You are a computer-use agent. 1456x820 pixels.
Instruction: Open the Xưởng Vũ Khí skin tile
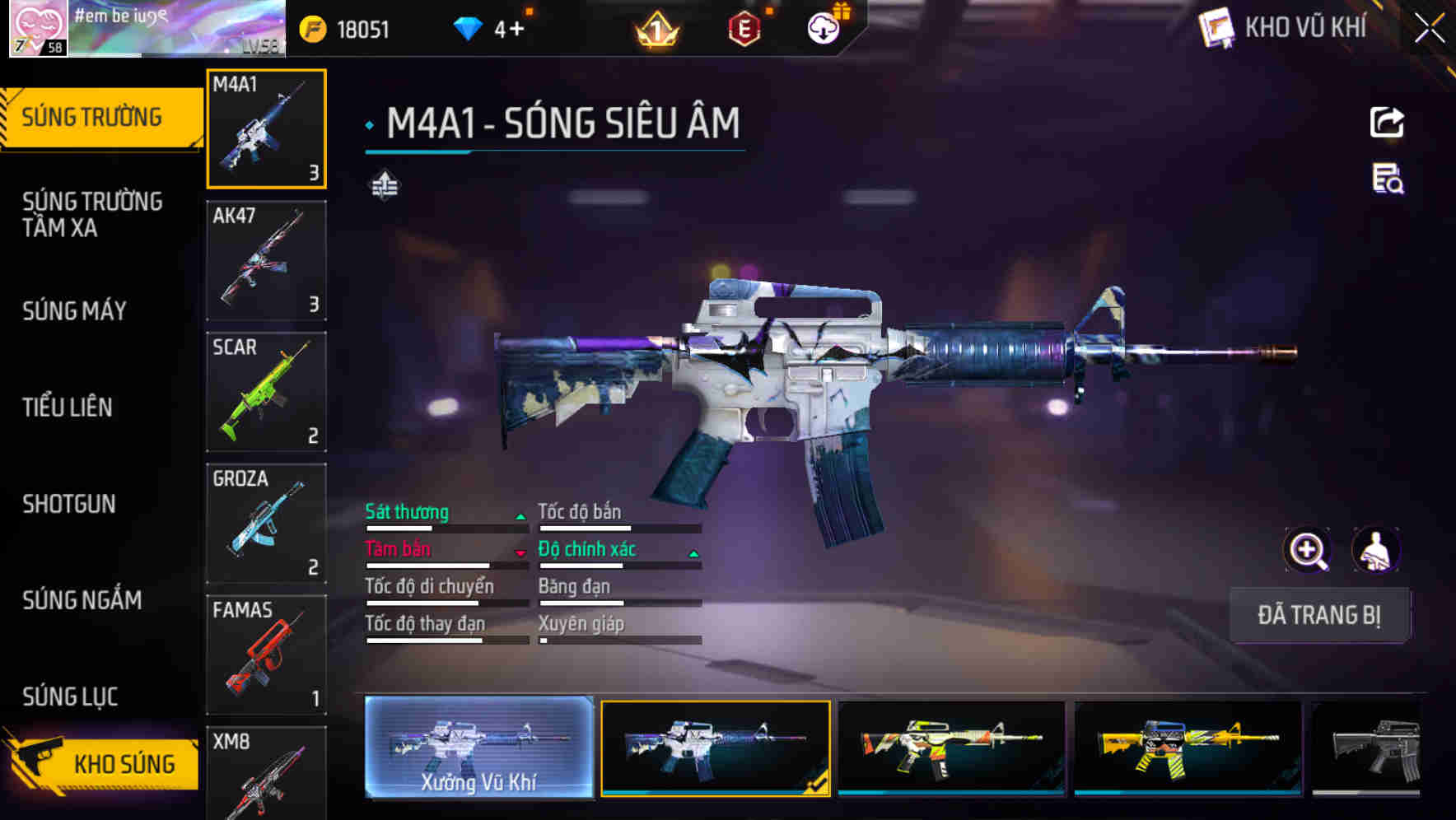[x=478, y=748]
